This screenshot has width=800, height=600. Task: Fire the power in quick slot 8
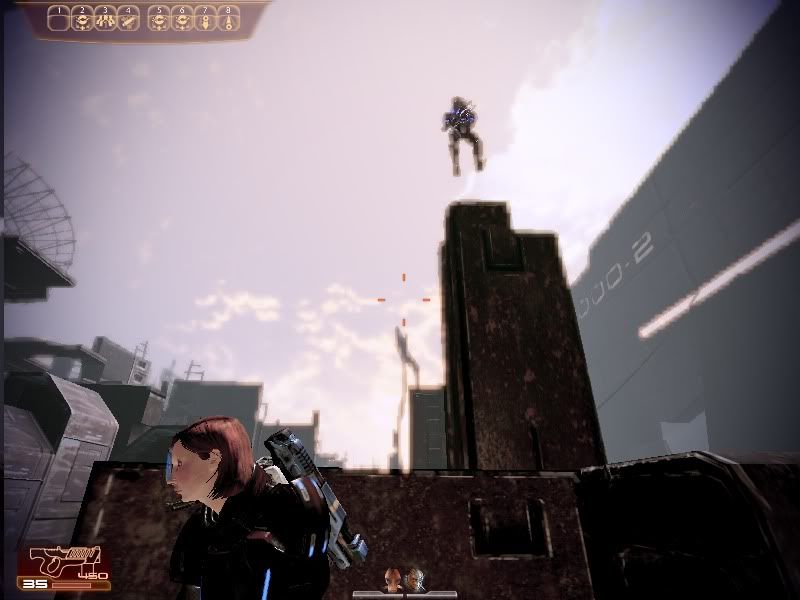click(x=229, y=20)
